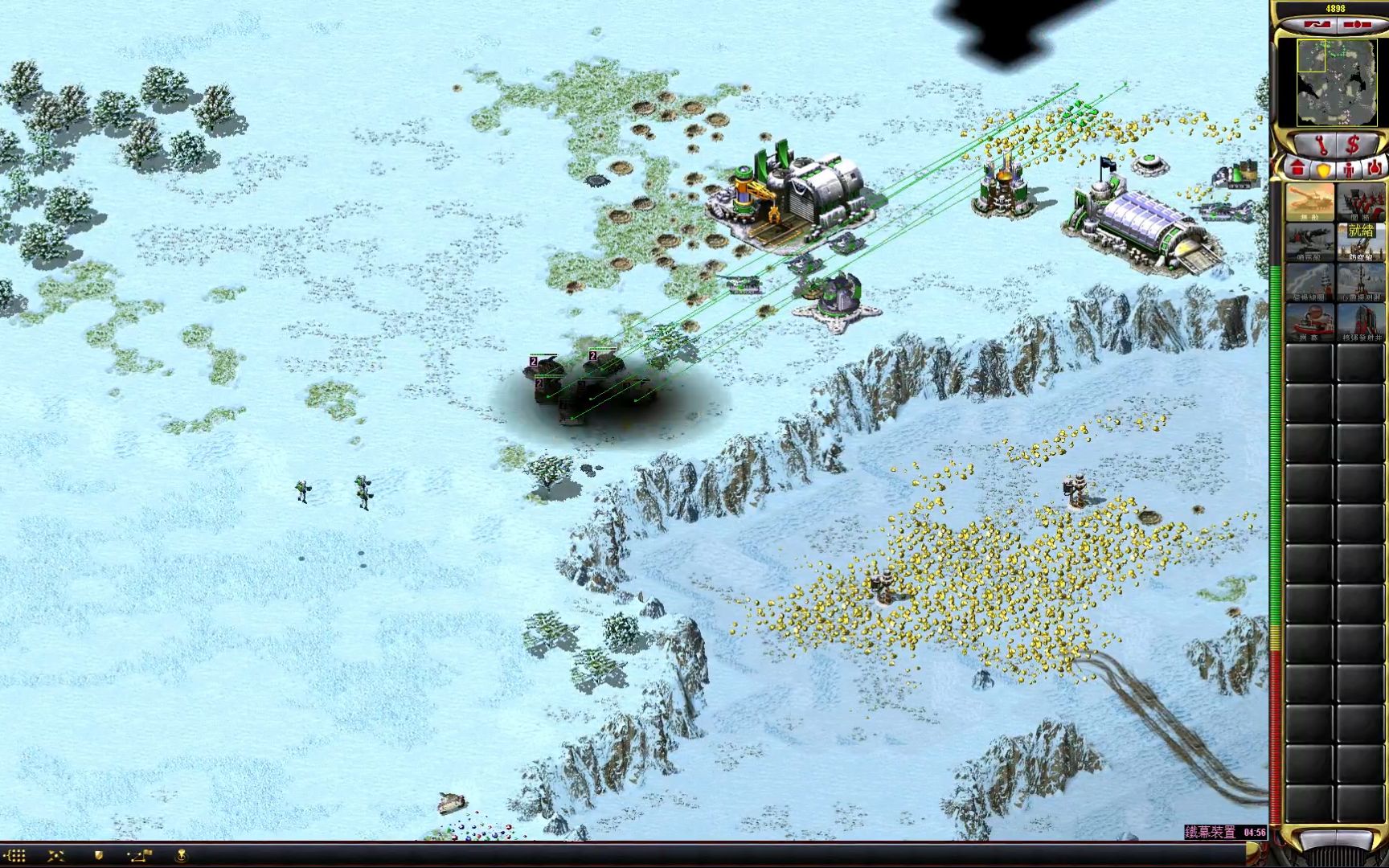Build the psychic sensor (心靈探測器)

[x=1361, y=282]
